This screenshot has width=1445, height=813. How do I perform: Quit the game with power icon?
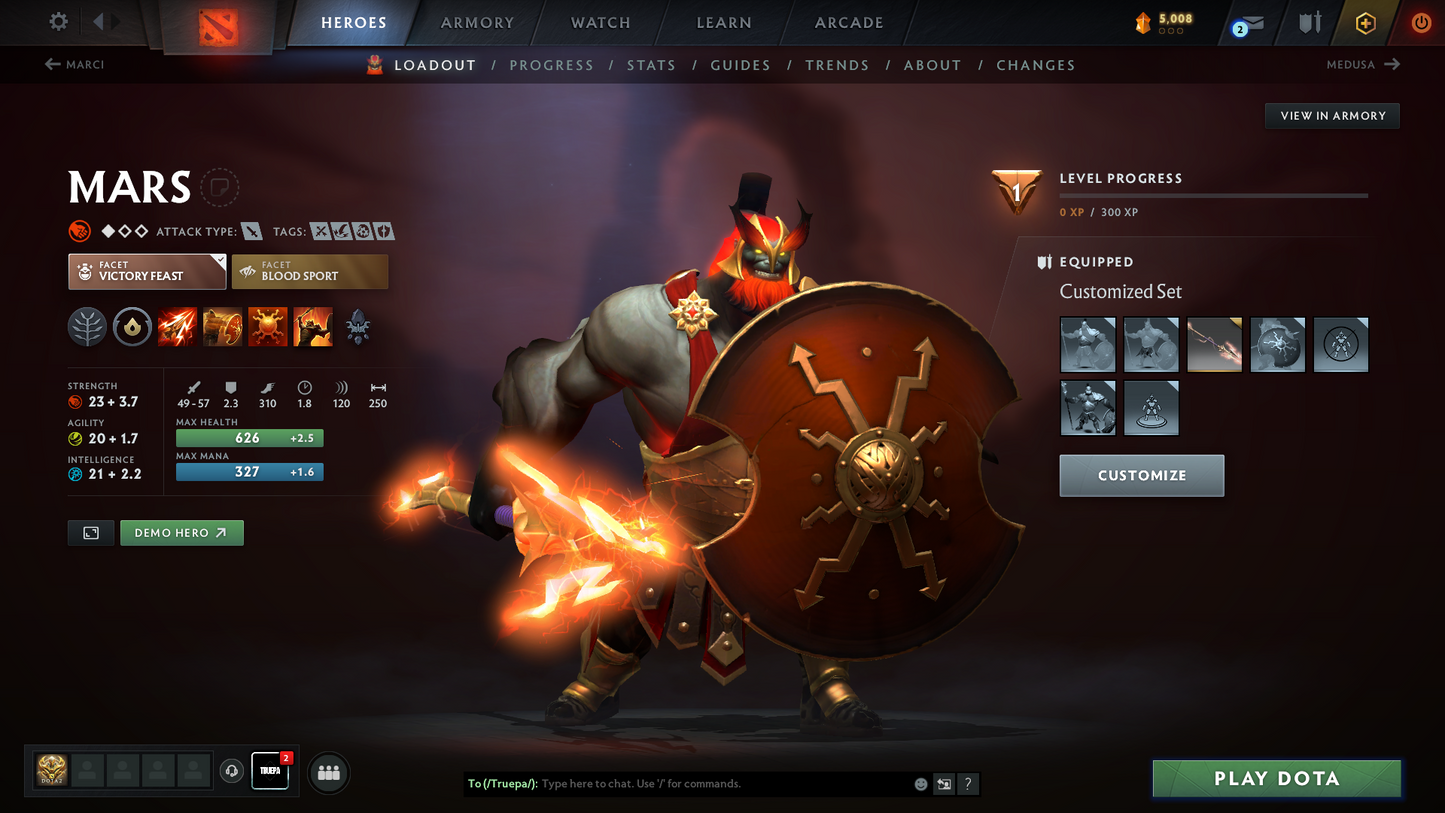[1420, 22]
